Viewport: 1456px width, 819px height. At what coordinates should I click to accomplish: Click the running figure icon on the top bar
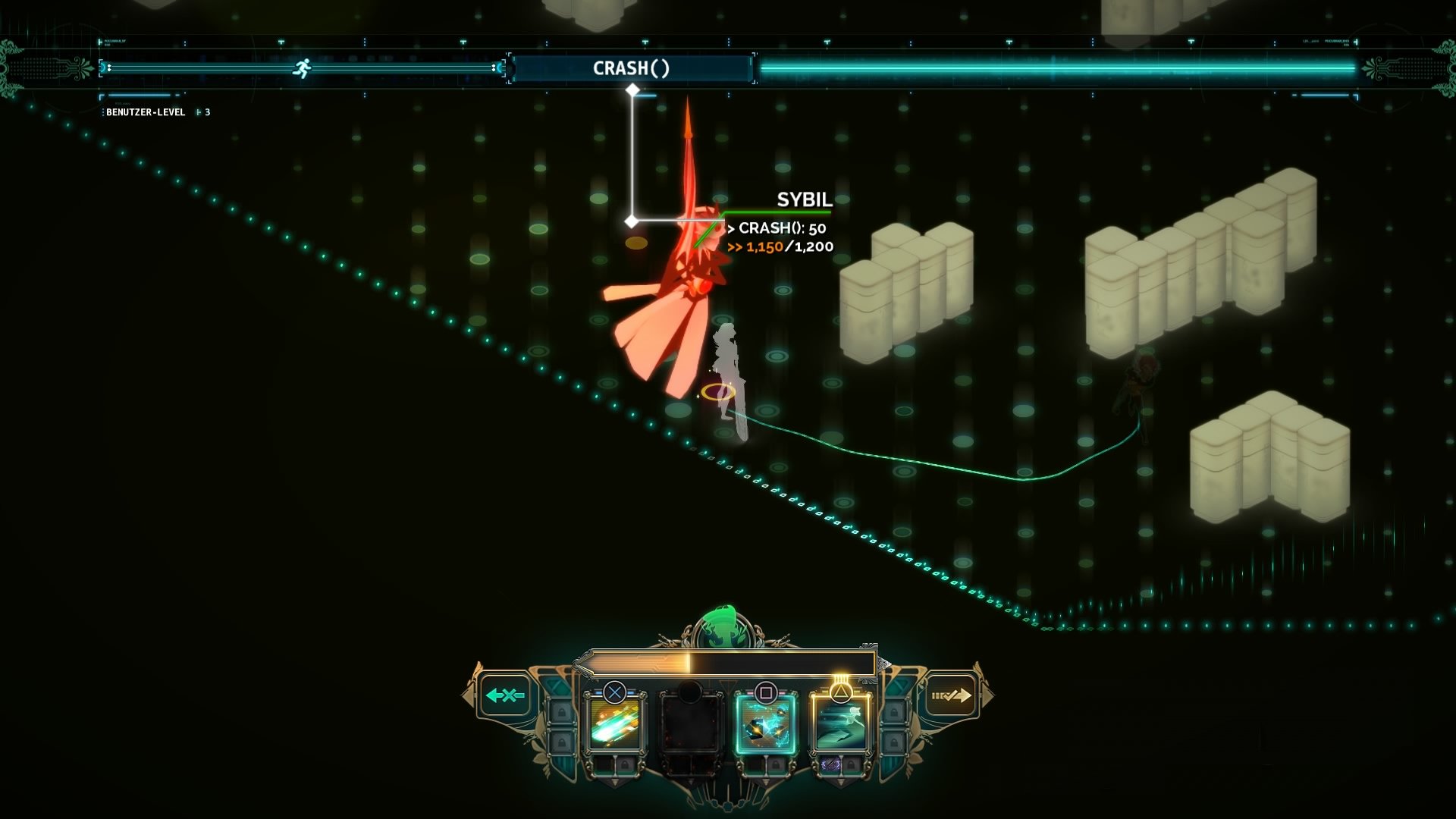coord(303,67)
